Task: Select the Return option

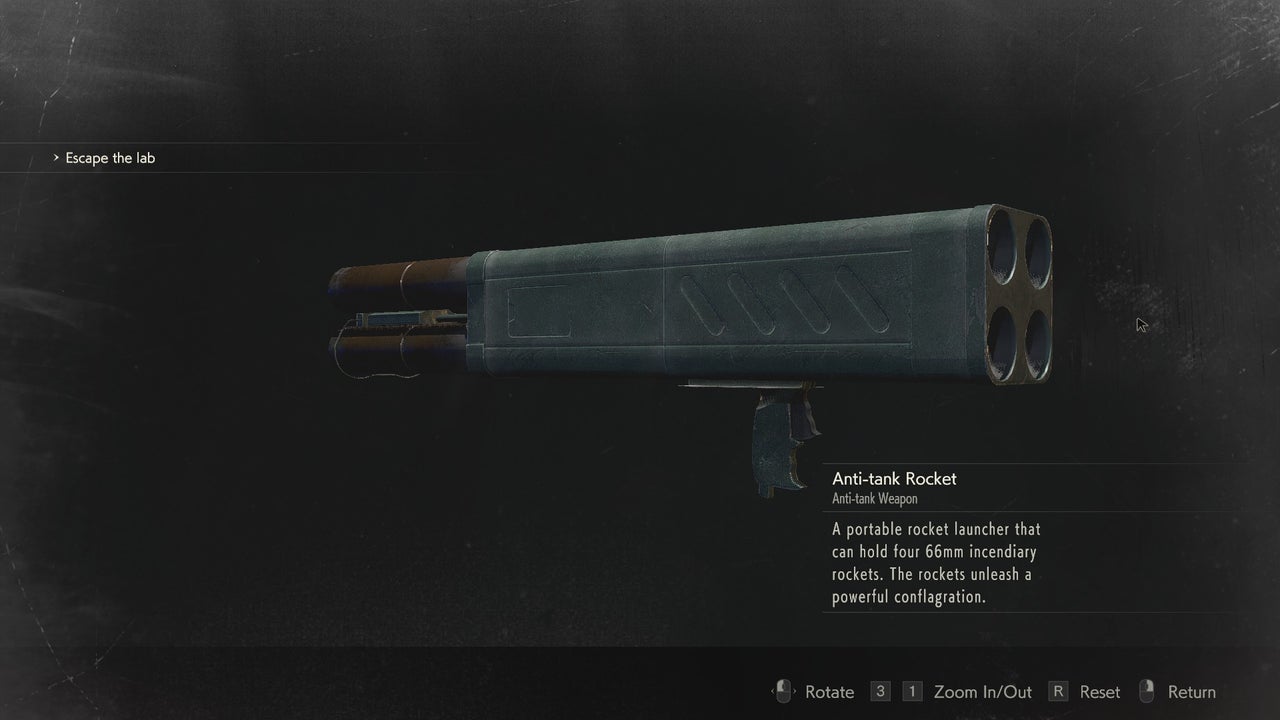Action: [x=1191, y=692]
